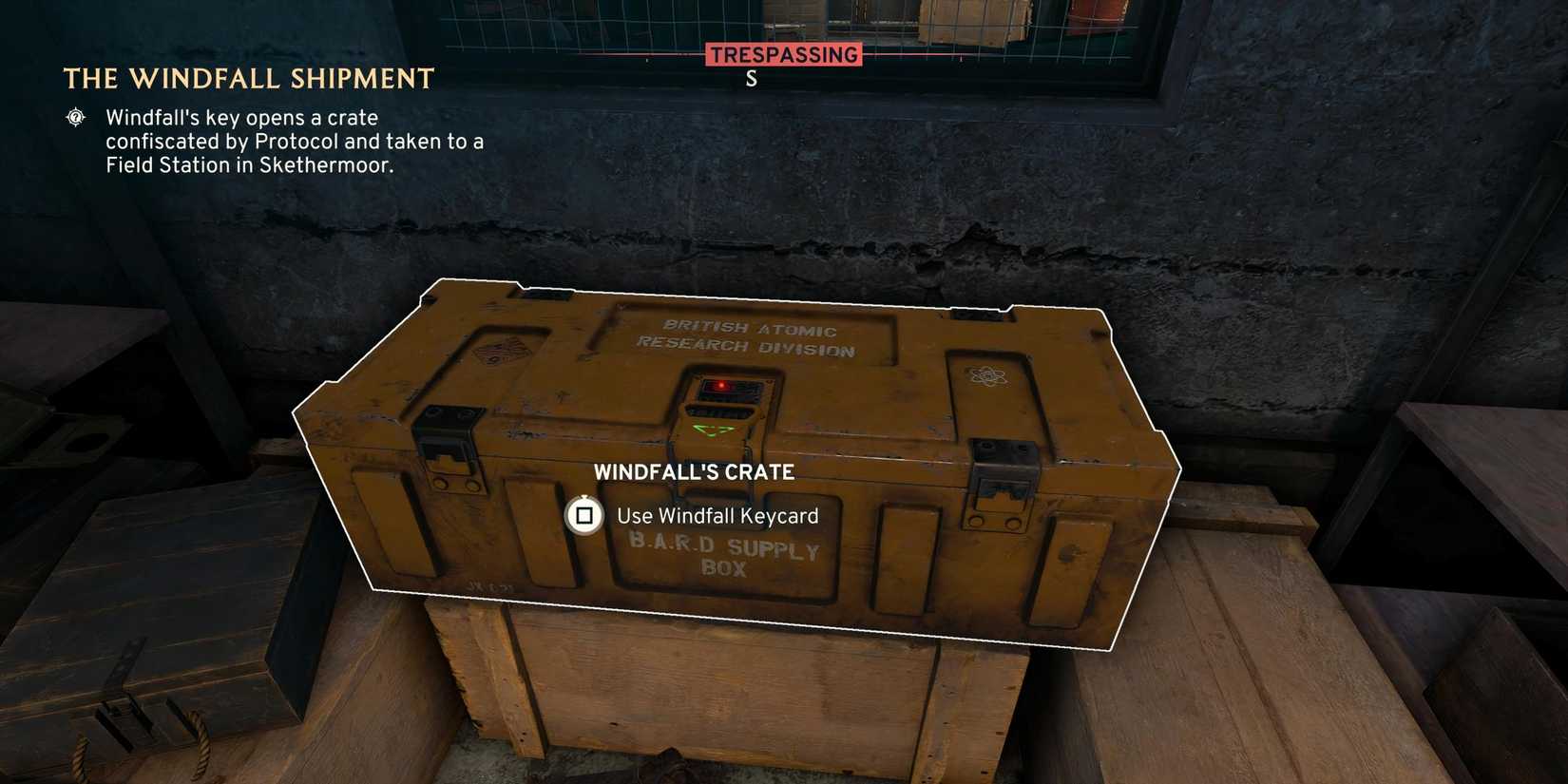The image size is (1568, 784).
Task: Click the S compass marker below the trespassing banner
Action: [x=751, y=80]
